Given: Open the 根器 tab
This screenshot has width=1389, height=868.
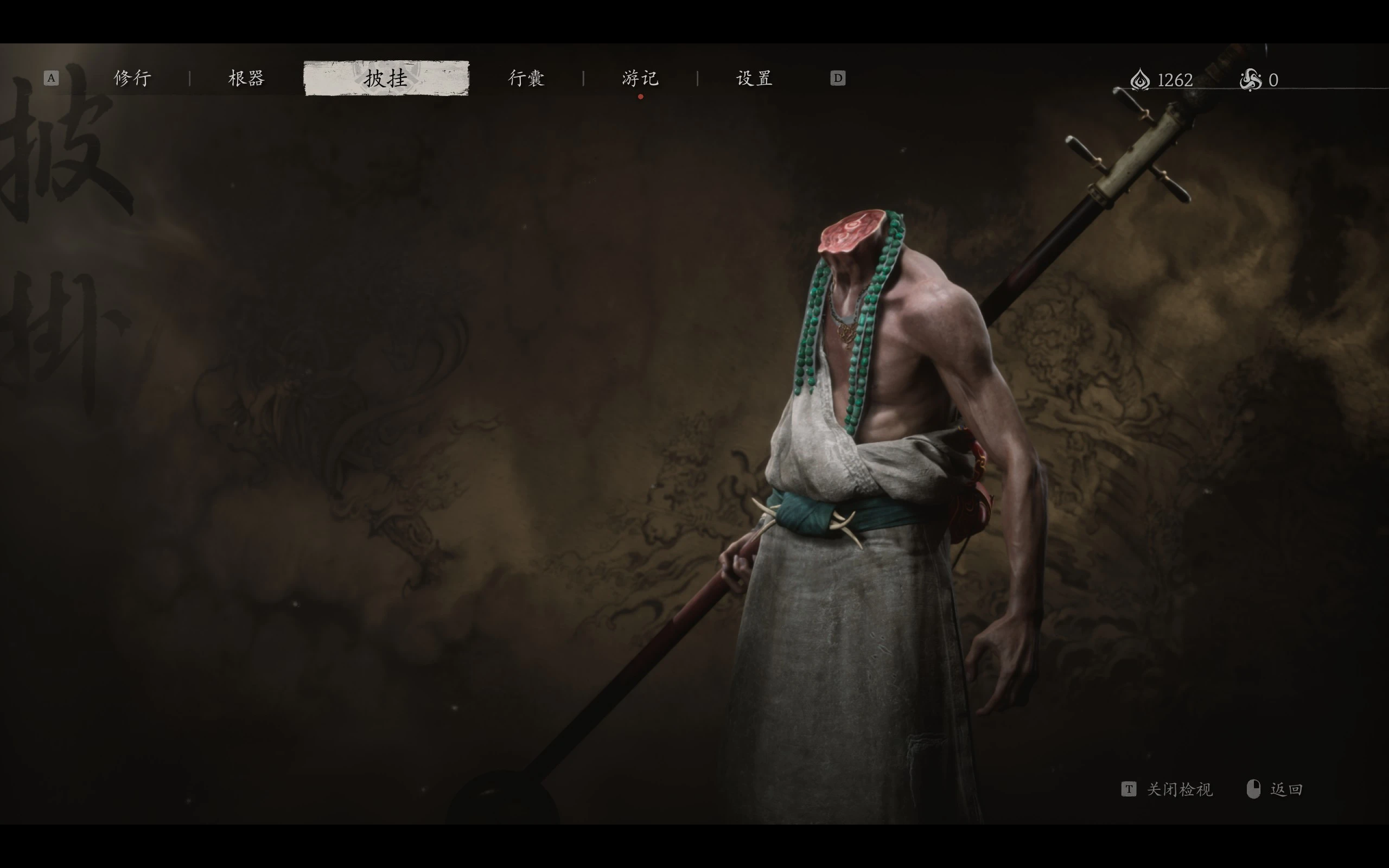Looking at the screenshot, I should click(246, 78).
